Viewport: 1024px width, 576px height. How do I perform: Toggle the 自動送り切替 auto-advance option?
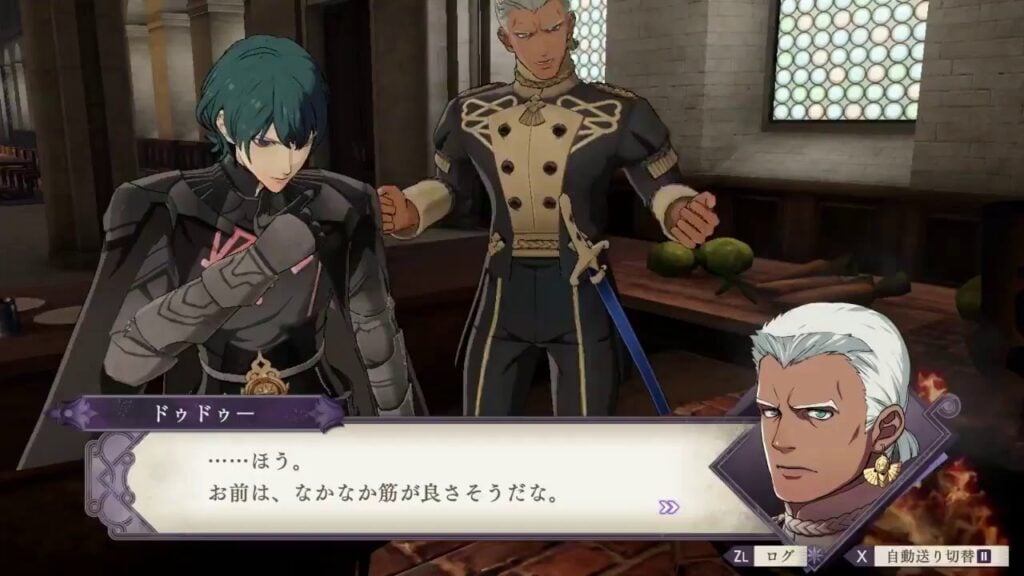coord(931,555)
